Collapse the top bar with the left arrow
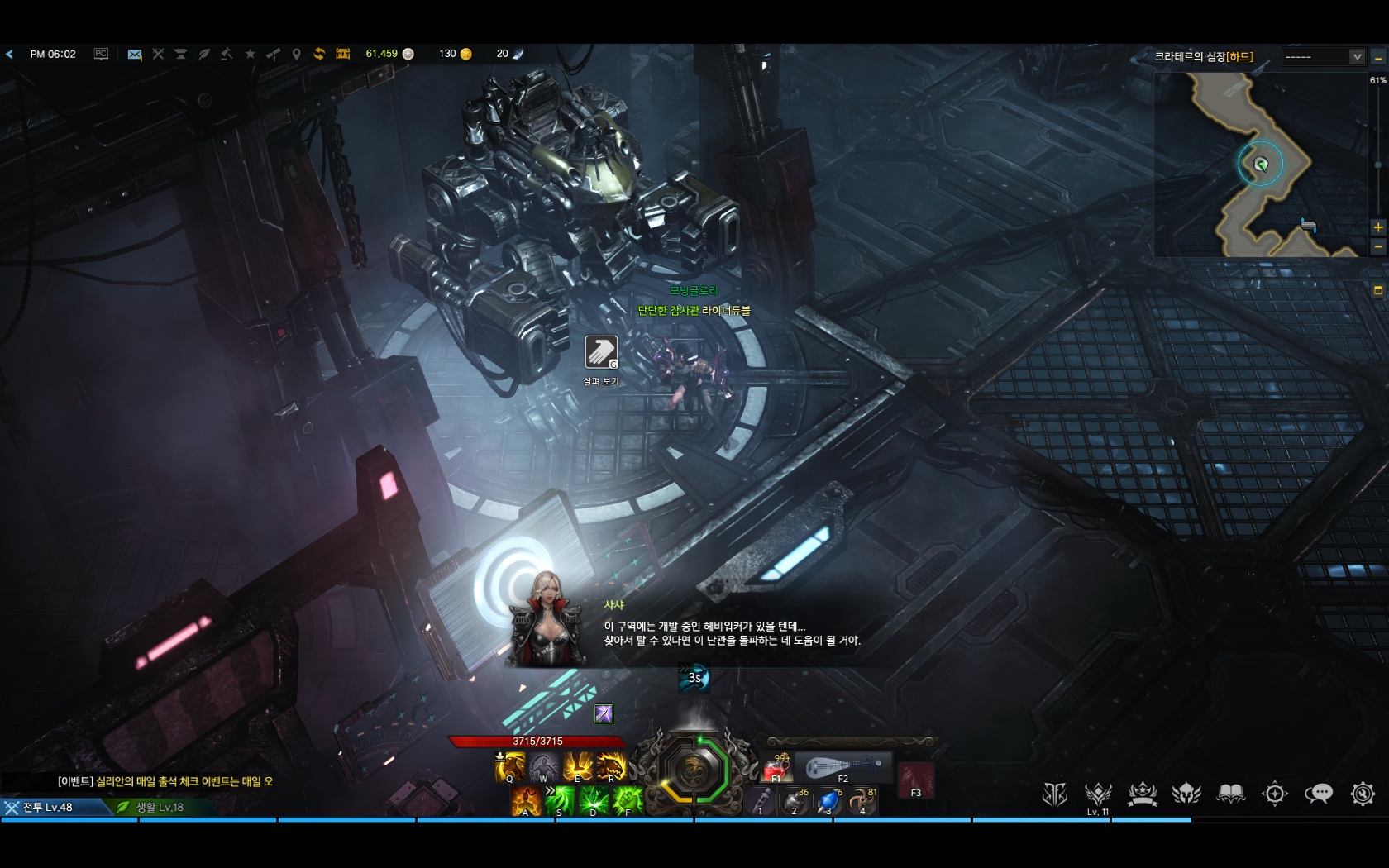Screen dimensions: 1389x868 (x=9, y=55)
